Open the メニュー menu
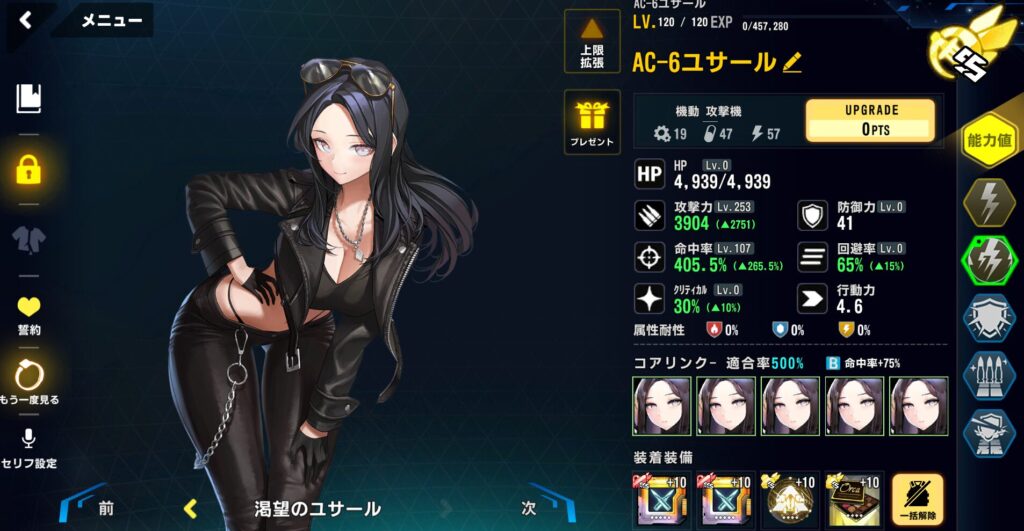The image size is (1024, 531). [x=109, y=20]
